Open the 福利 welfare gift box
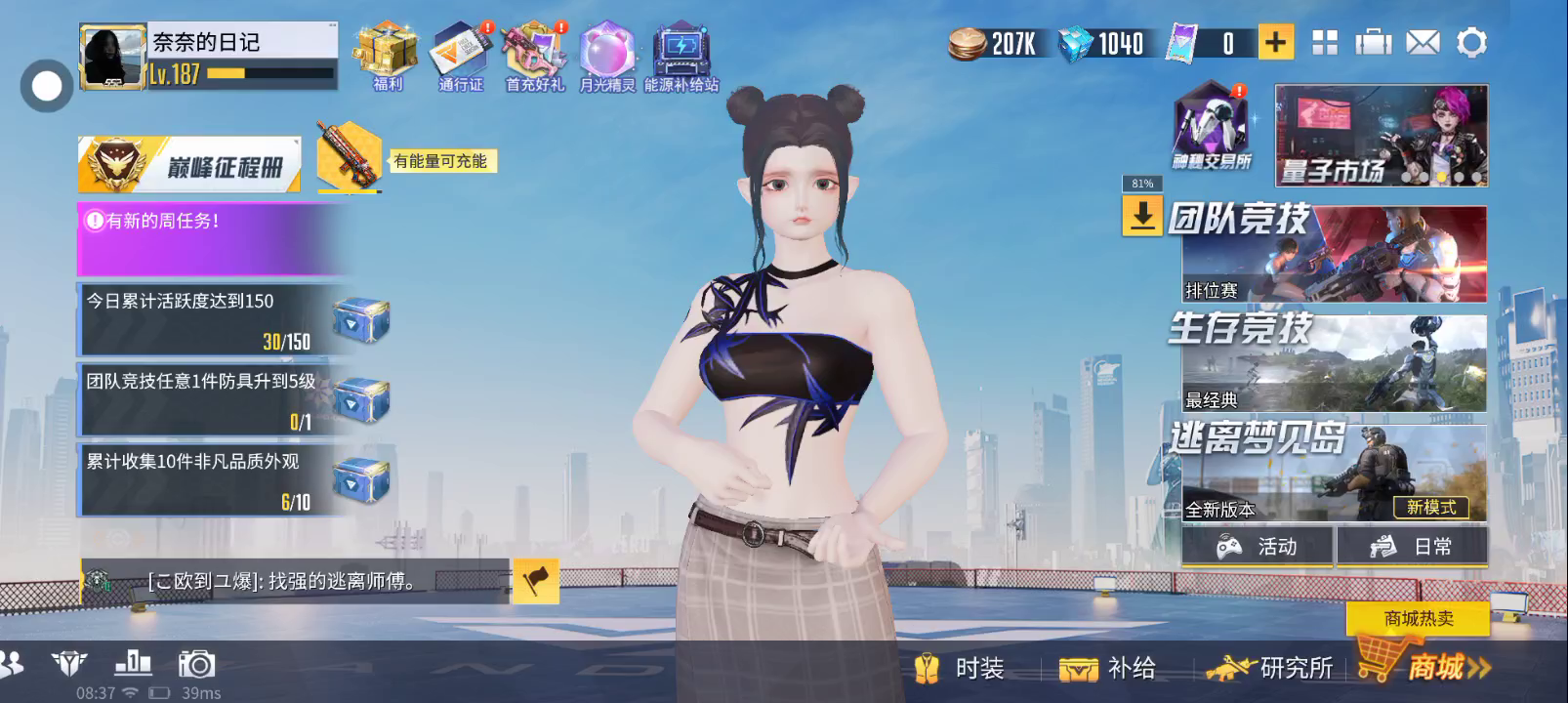The image size is (1568, 703). tap(387, 55)
